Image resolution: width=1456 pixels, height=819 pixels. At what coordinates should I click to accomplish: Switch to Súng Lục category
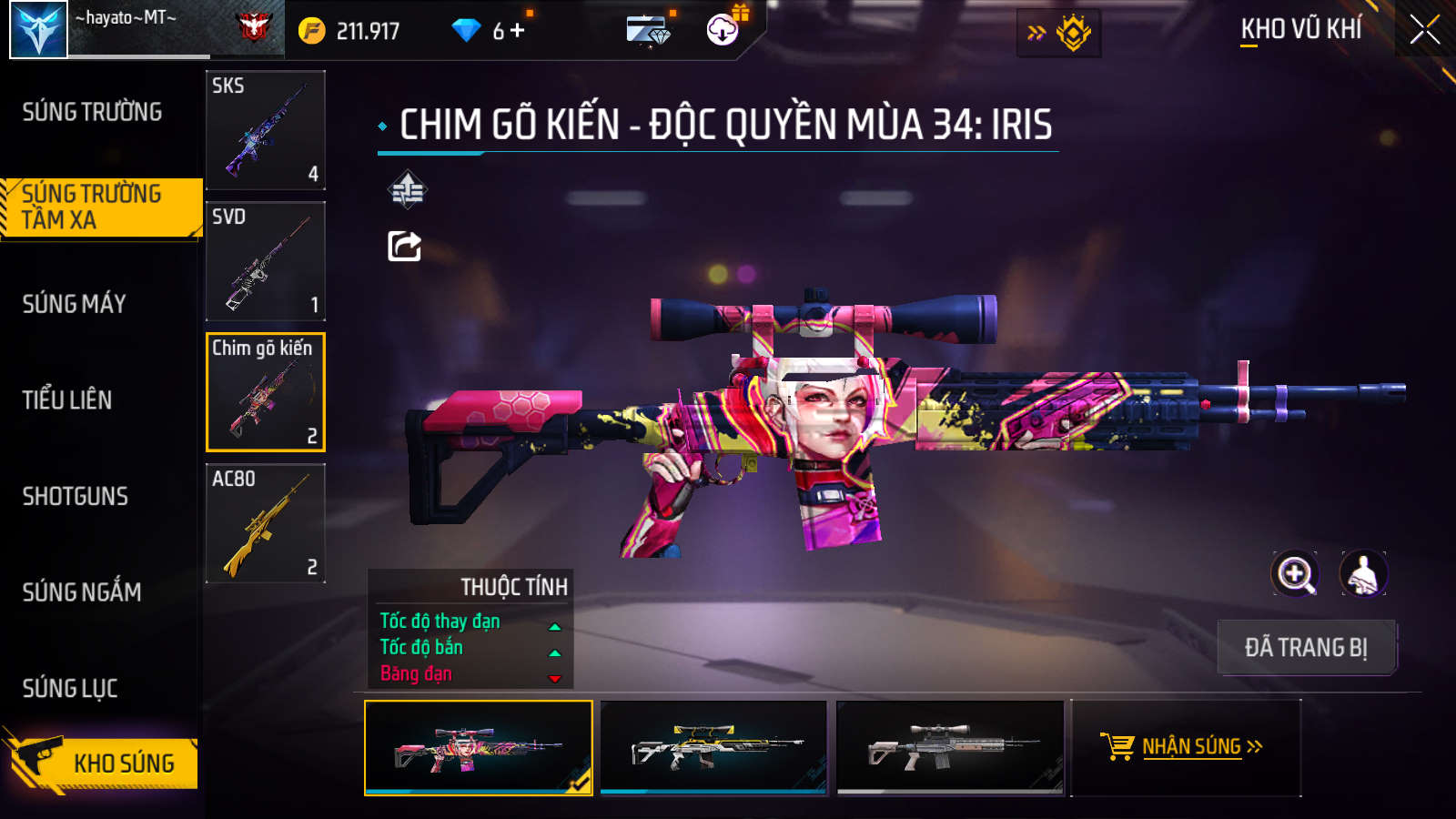click(70, 688)
